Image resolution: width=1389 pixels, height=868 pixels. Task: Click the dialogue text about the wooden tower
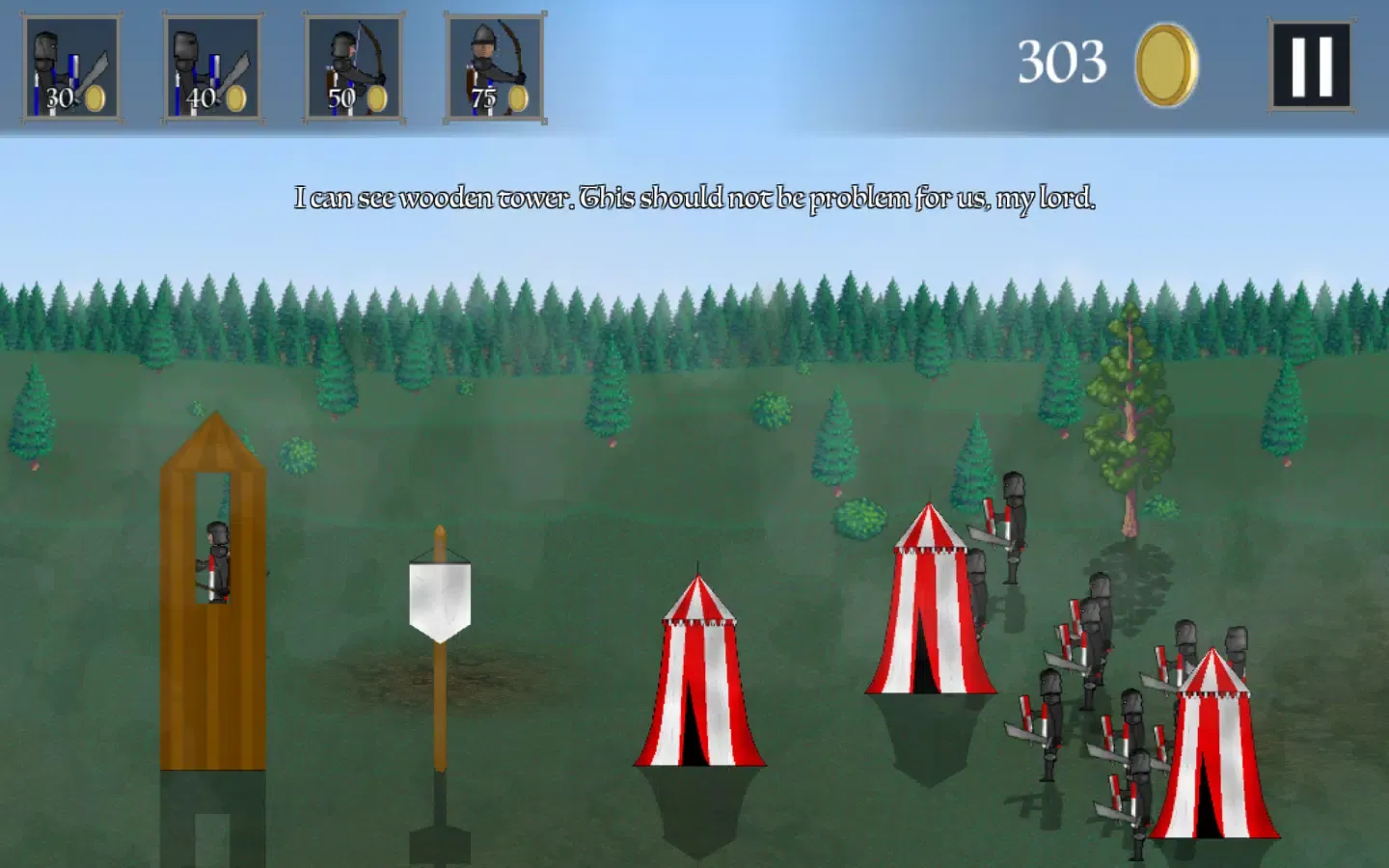696,198
